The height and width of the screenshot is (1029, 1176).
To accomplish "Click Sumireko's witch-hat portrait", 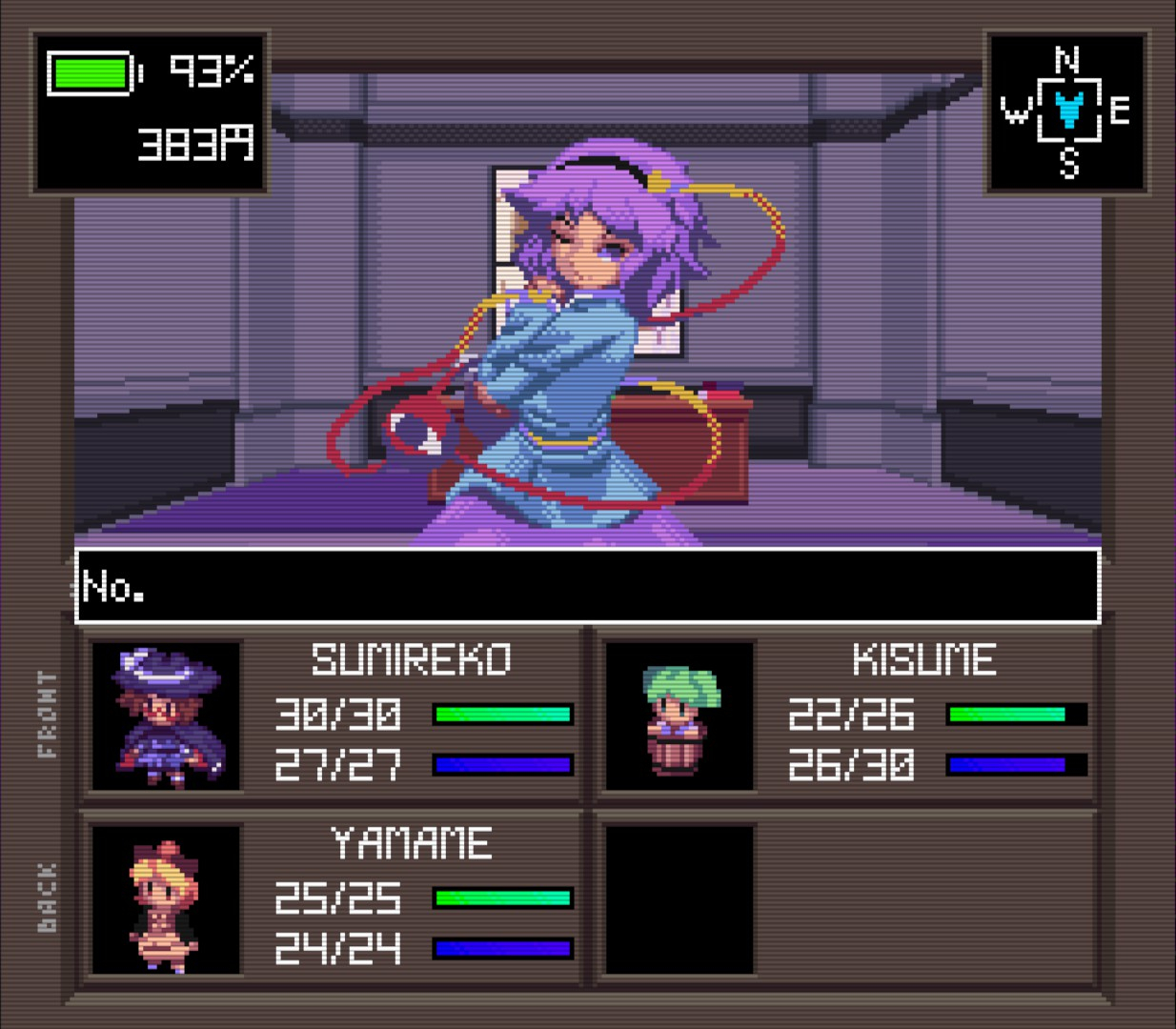I will (166, 716).
